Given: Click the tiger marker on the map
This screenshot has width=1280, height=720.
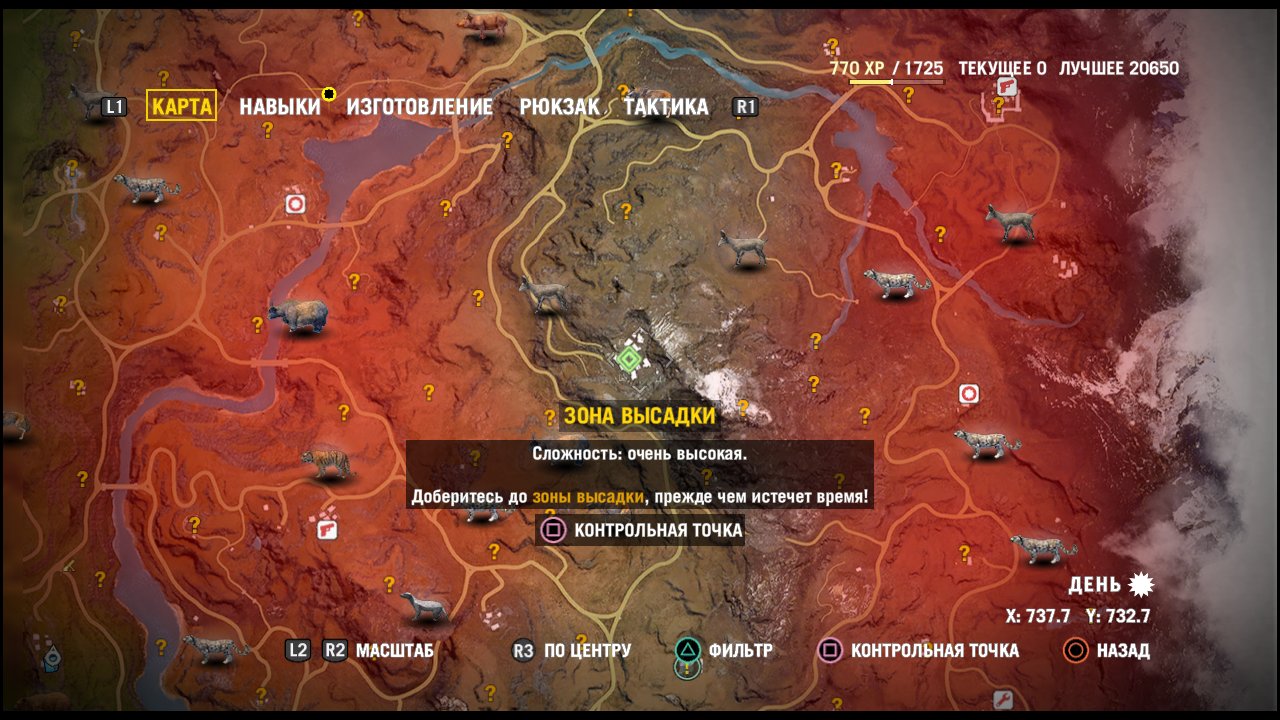Looking at the screenshot, I should click(x=327, y=463).
